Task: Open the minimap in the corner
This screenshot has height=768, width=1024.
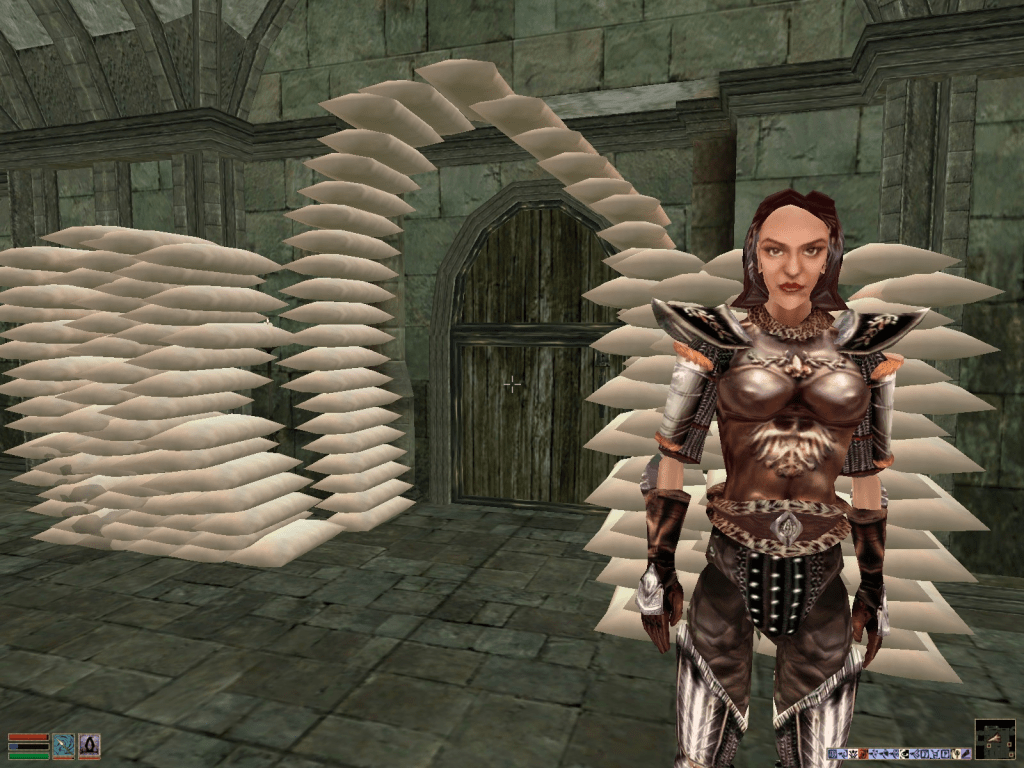Action: pyautogui.click(x=994, y=739)
